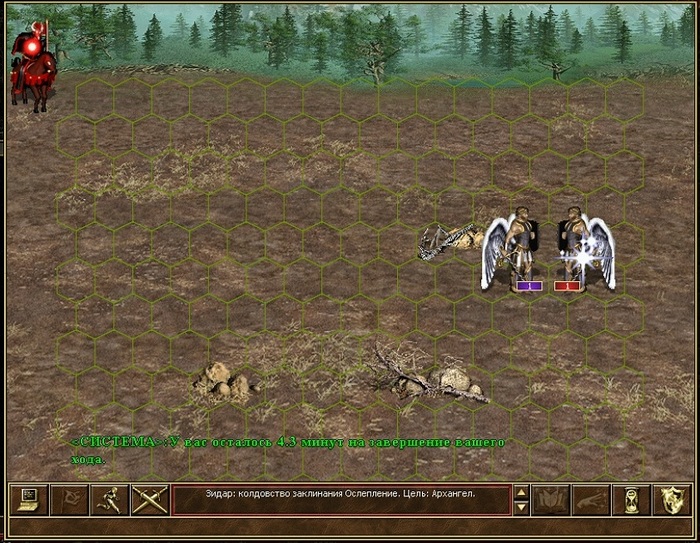This screenshot has height=543, width=700.
Task: Choose the hourglass wait button
Action: coord(631,499)
